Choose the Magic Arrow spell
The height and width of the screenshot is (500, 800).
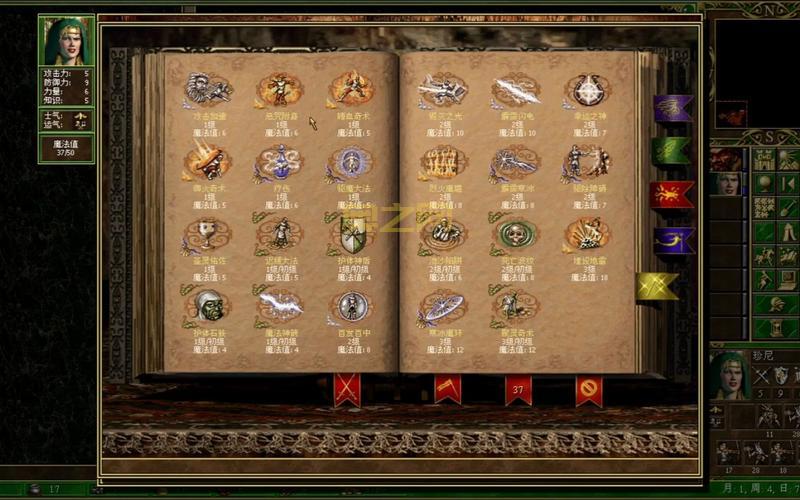(x=280, y=305)
